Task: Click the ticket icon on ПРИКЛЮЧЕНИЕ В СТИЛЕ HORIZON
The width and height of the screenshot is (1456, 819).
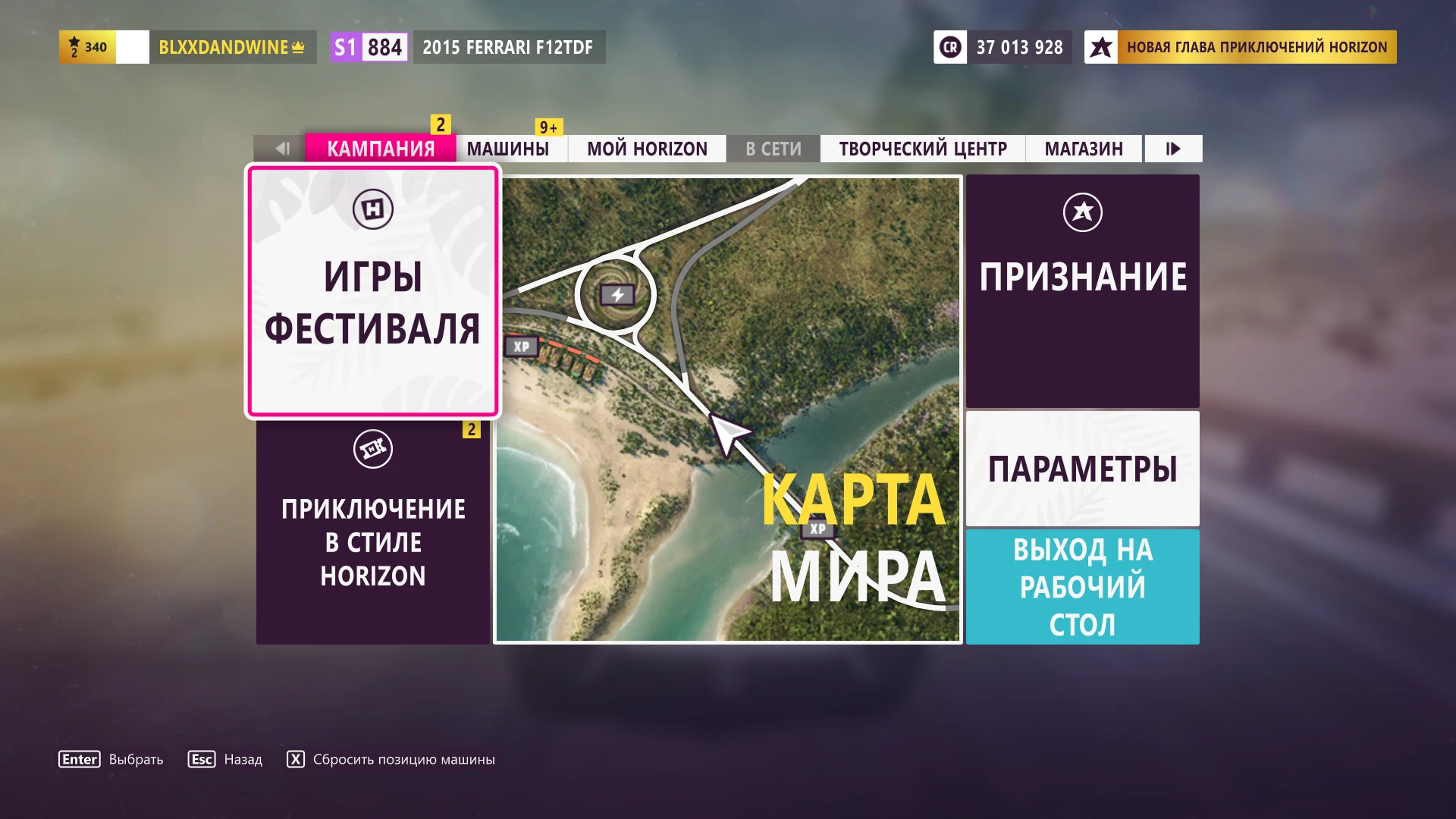Action: 373,448
